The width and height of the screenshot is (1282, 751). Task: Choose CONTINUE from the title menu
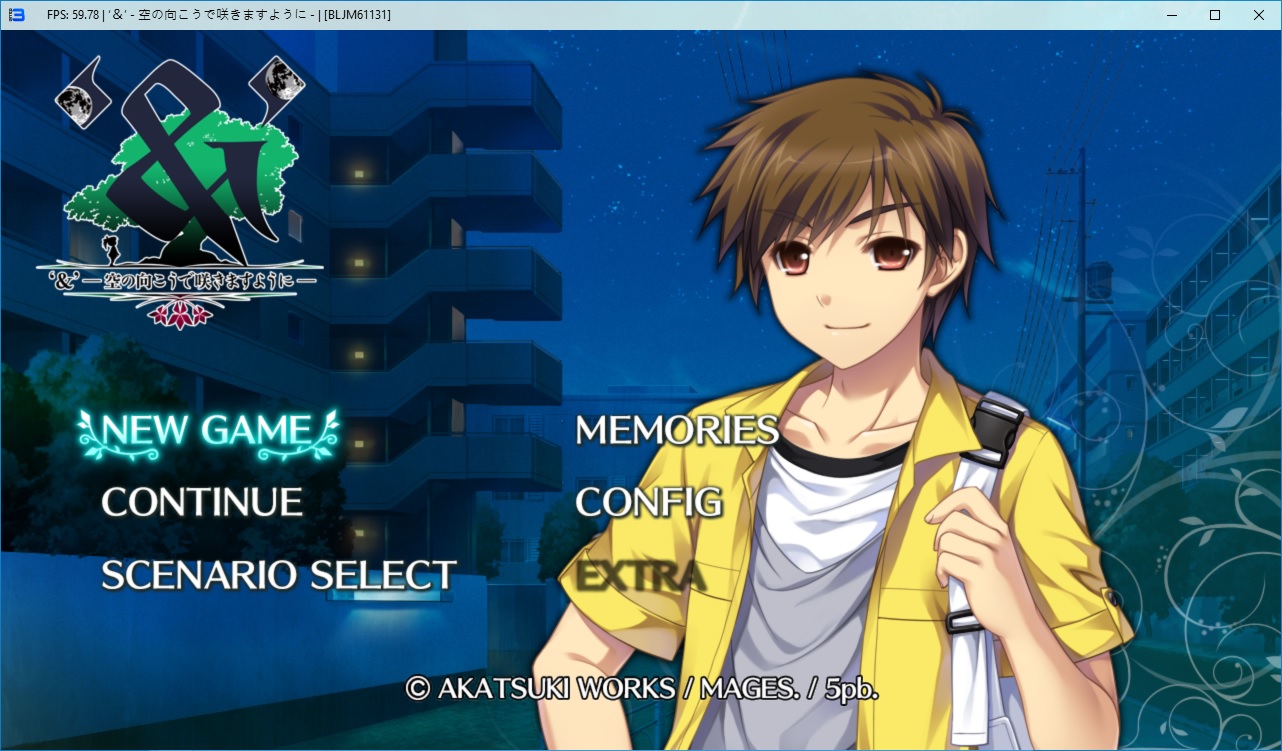pyautogui.click(x=202, y=502)
